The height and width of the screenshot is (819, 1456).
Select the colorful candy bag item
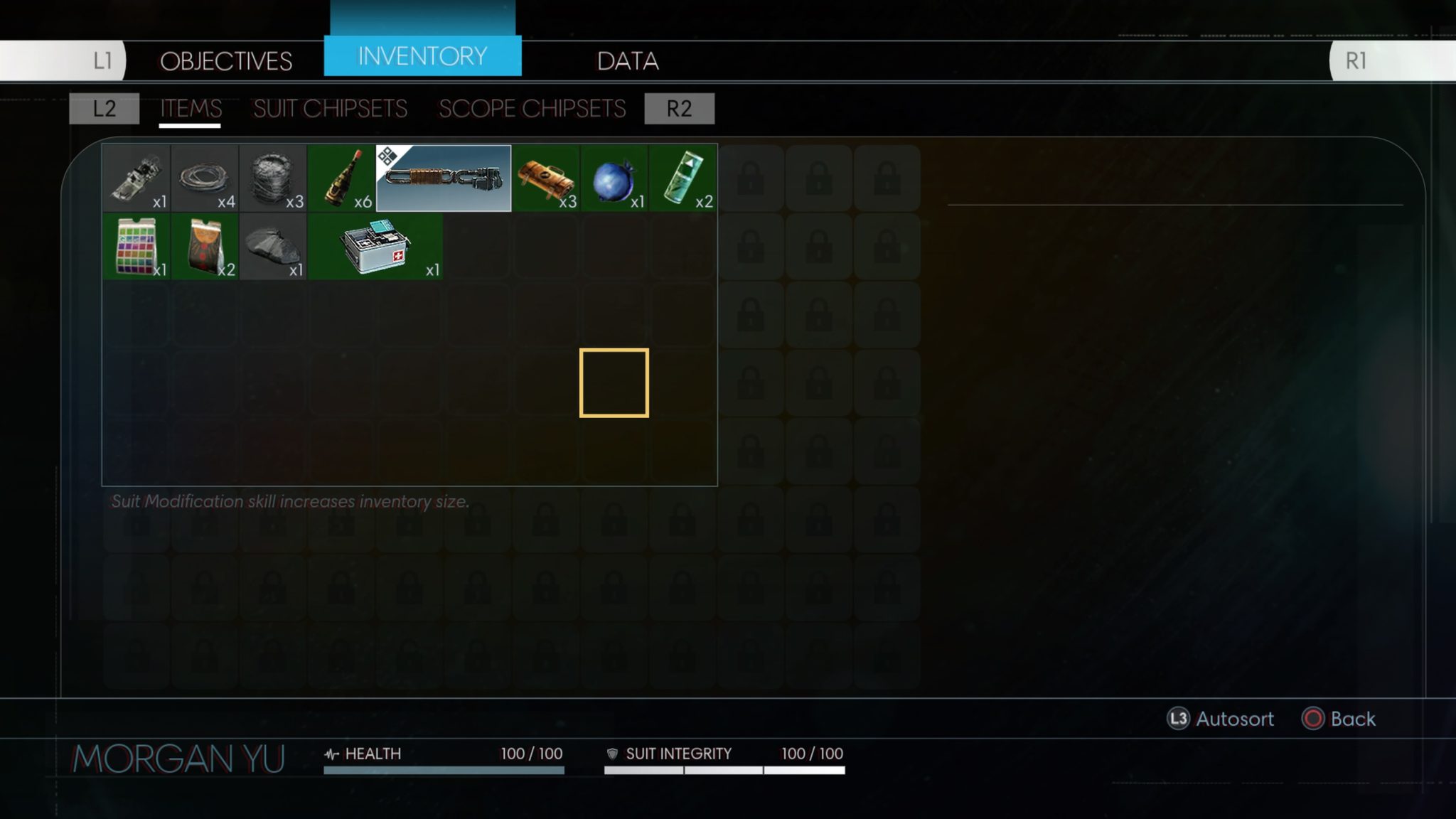[136, 247]
